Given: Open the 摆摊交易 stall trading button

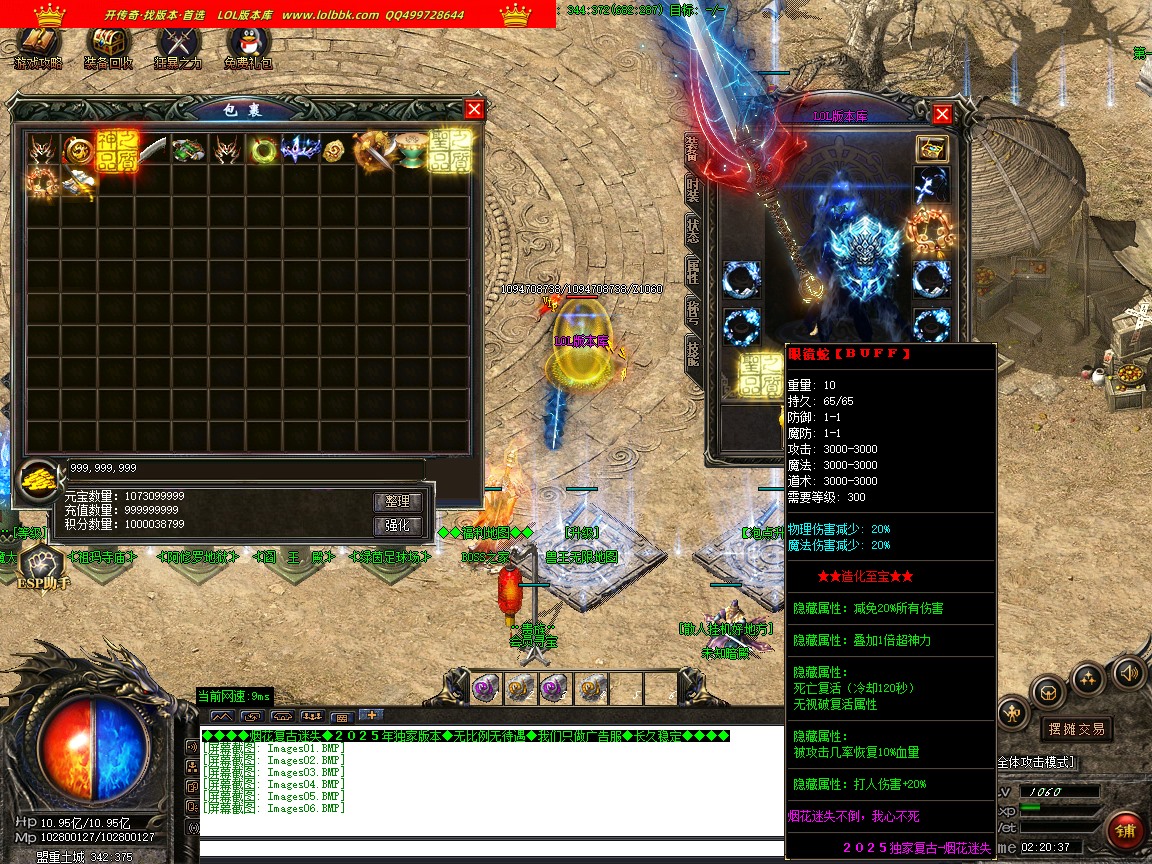Looking at the screenshot, I should coord(1075,729).
